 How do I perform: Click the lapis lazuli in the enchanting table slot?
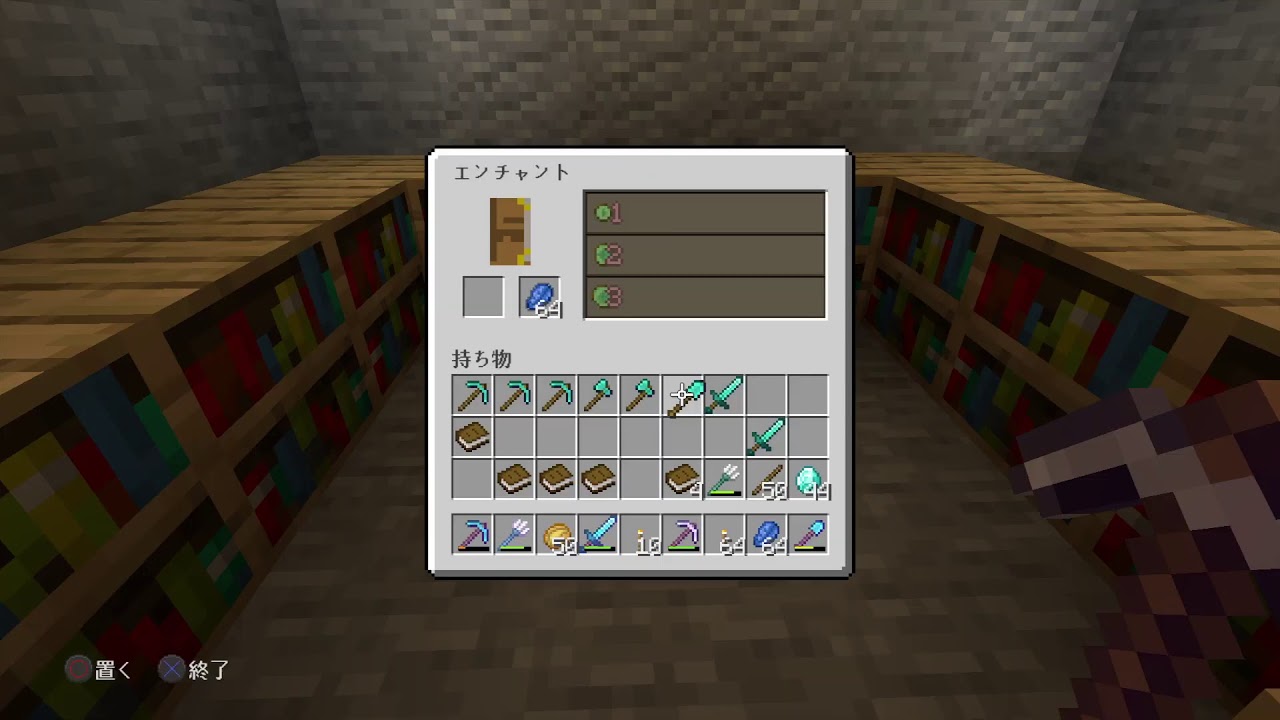pos(540,295)
